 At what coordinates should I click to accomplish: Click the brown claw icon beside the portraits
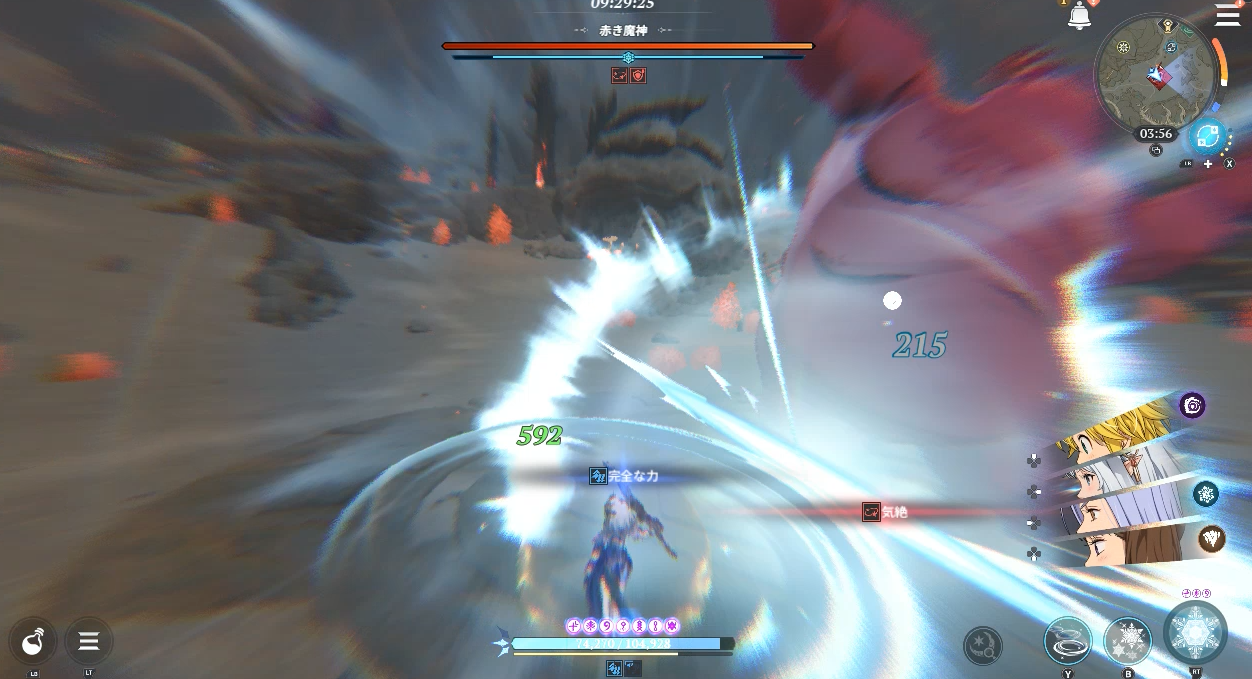click(x=1212, y=539)
